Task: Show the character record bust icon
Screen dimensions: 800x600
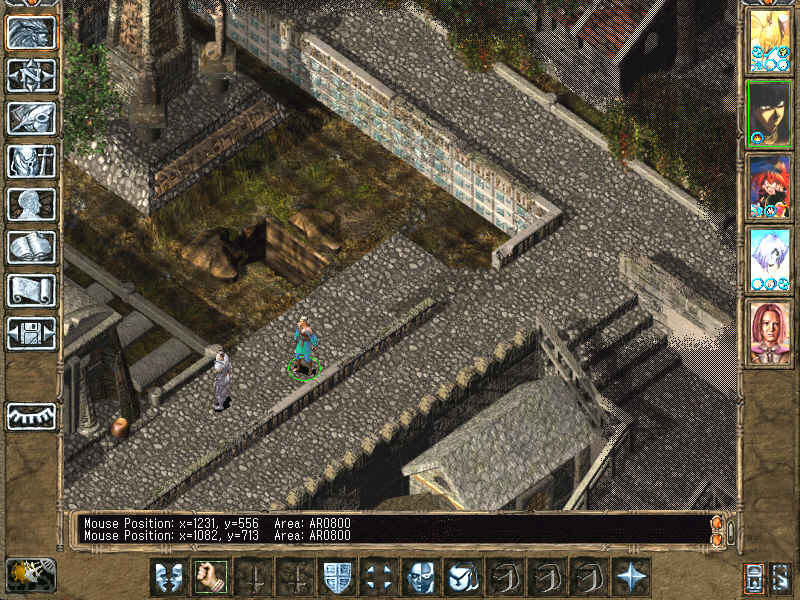Action: pos(31,204)
